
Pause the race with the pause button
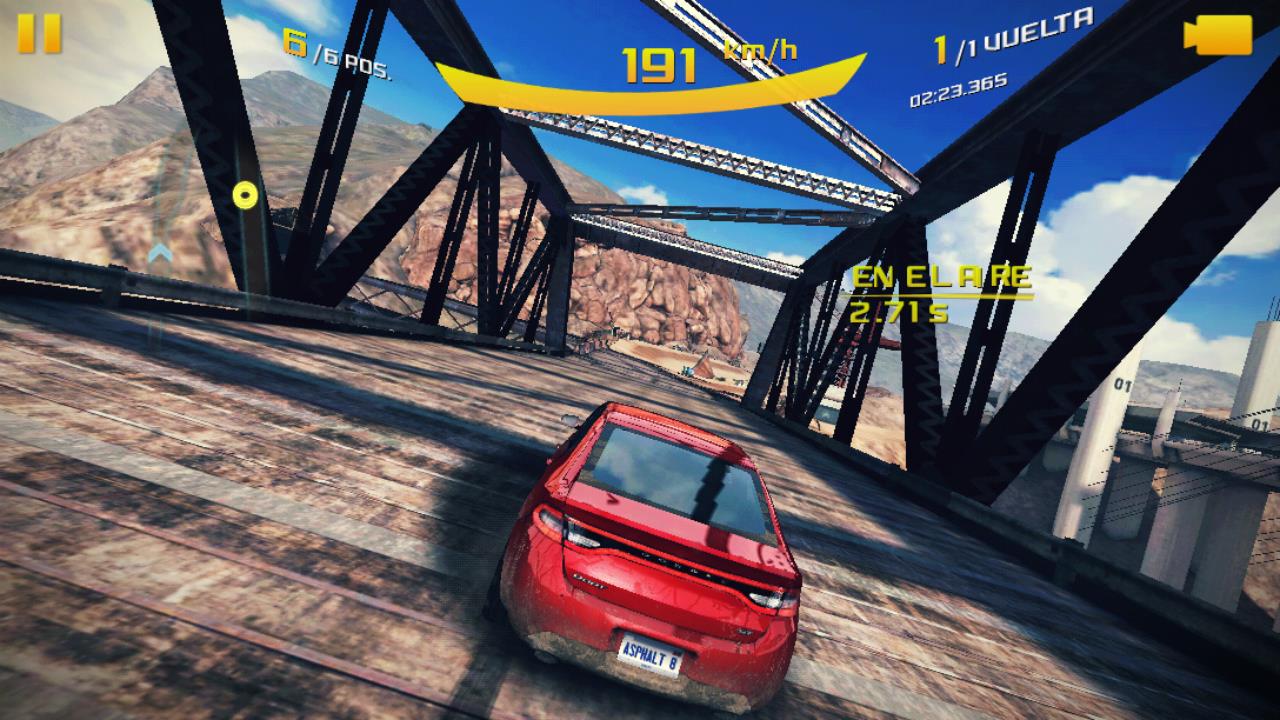pos(40,33)
